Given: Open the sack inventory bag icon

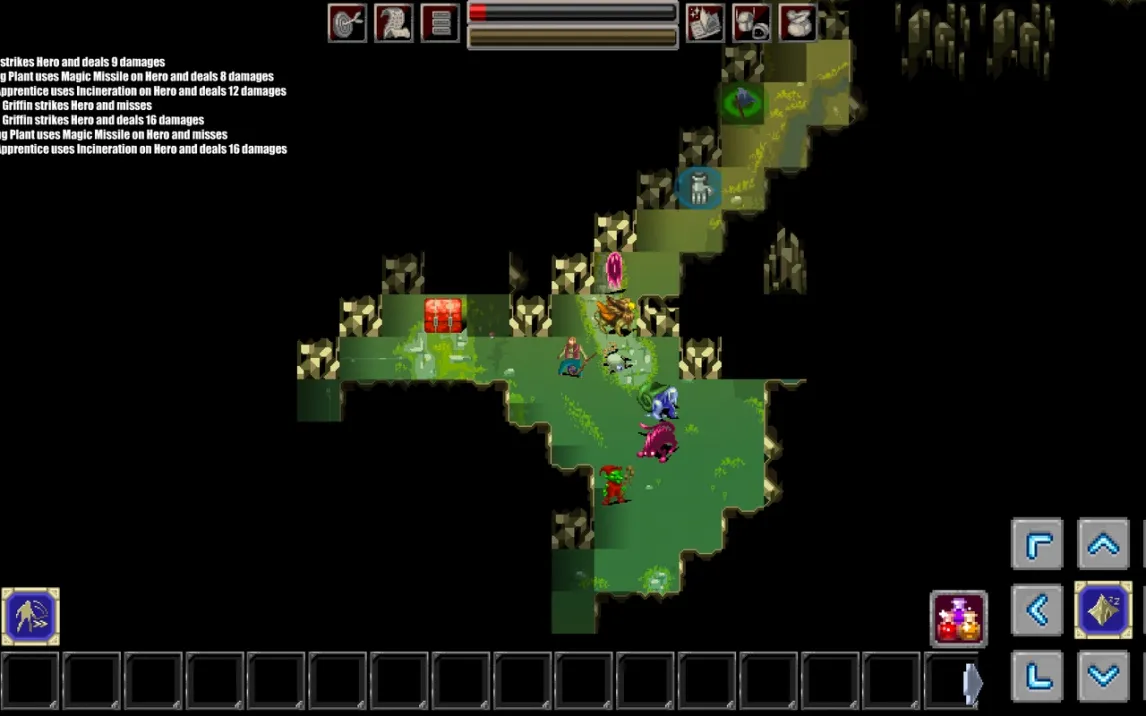Looking at the screenshot, I should click(x=797, y=22).
